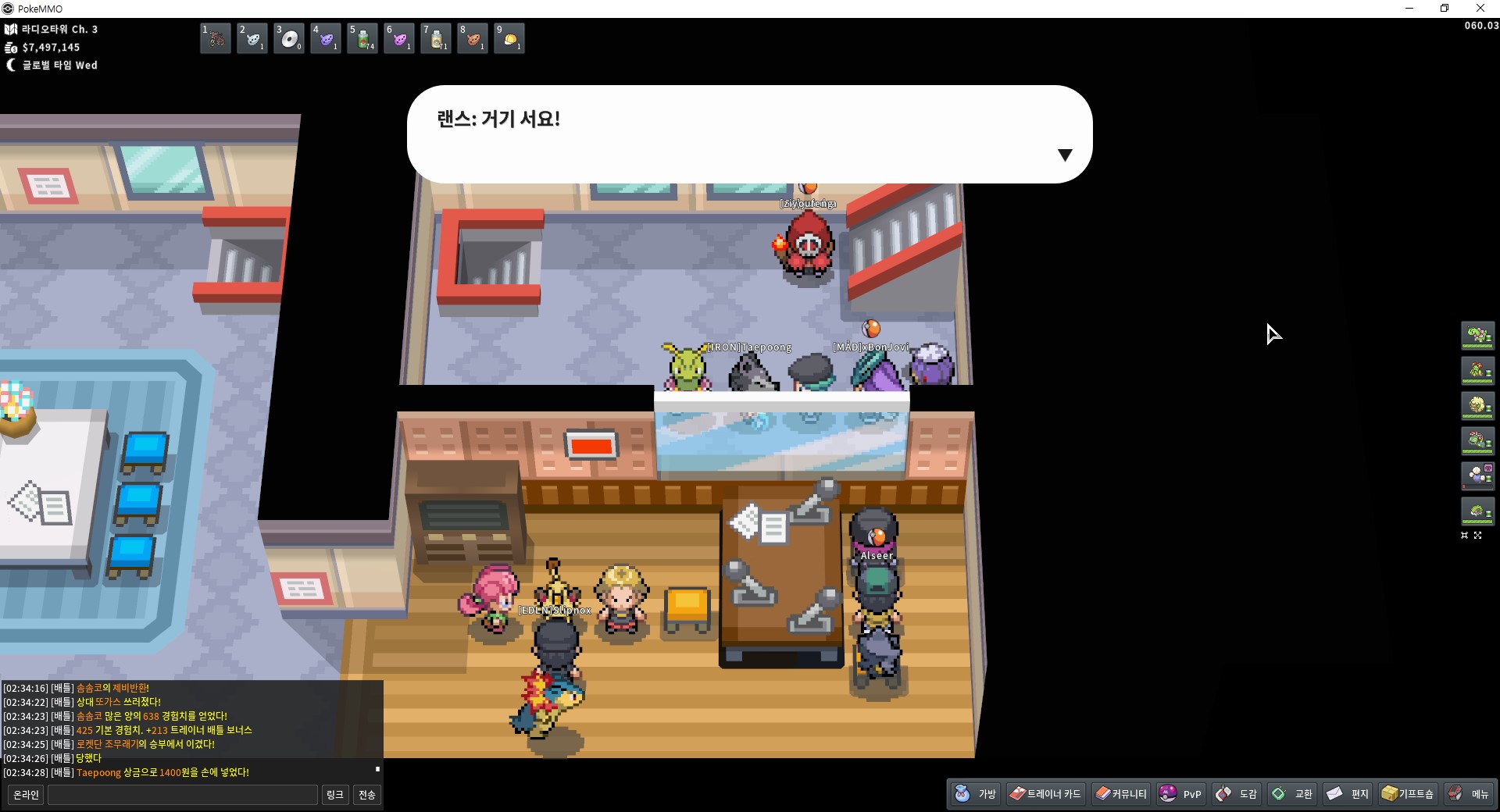Open the PvP menu

(x=1180, y=794)
